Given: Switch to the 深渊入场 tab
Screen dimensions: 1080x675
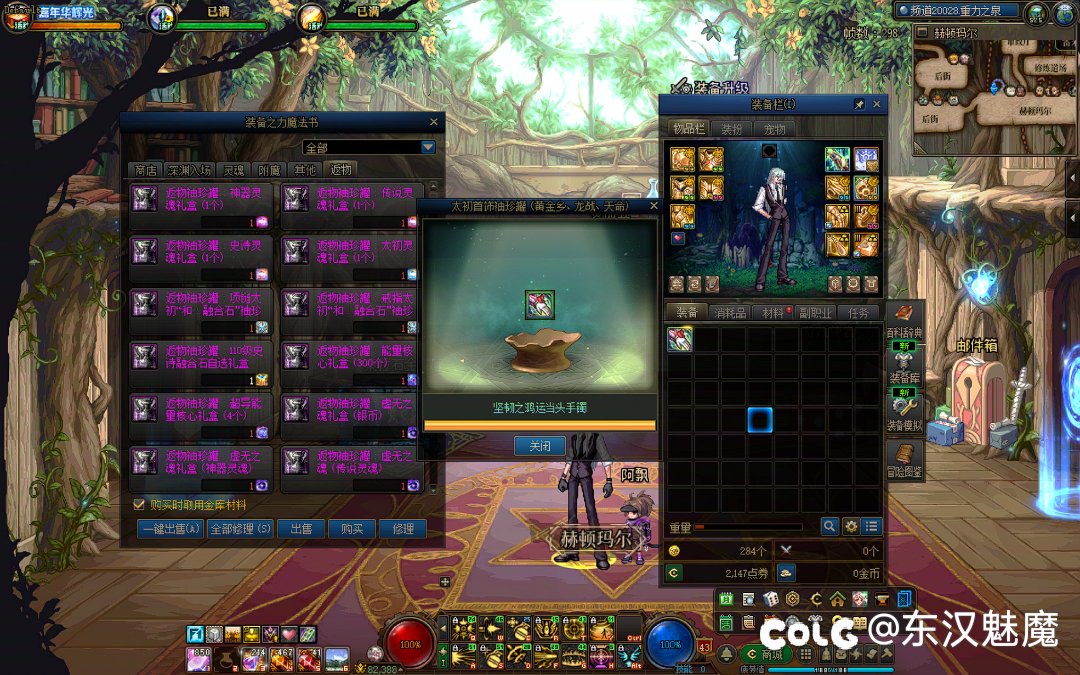Looking at the screenshot, I should 188,170.
